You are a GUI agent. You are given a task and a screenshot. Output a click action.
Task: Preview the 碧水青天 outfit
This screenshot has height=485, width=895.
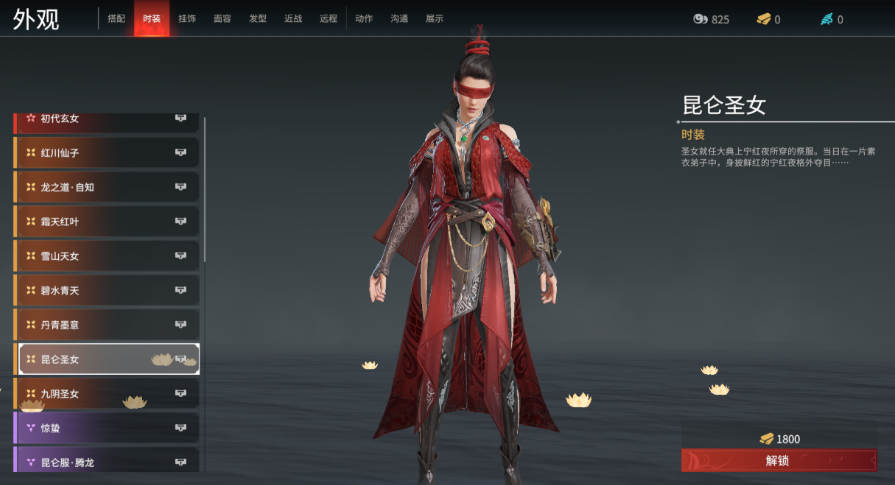106,291
